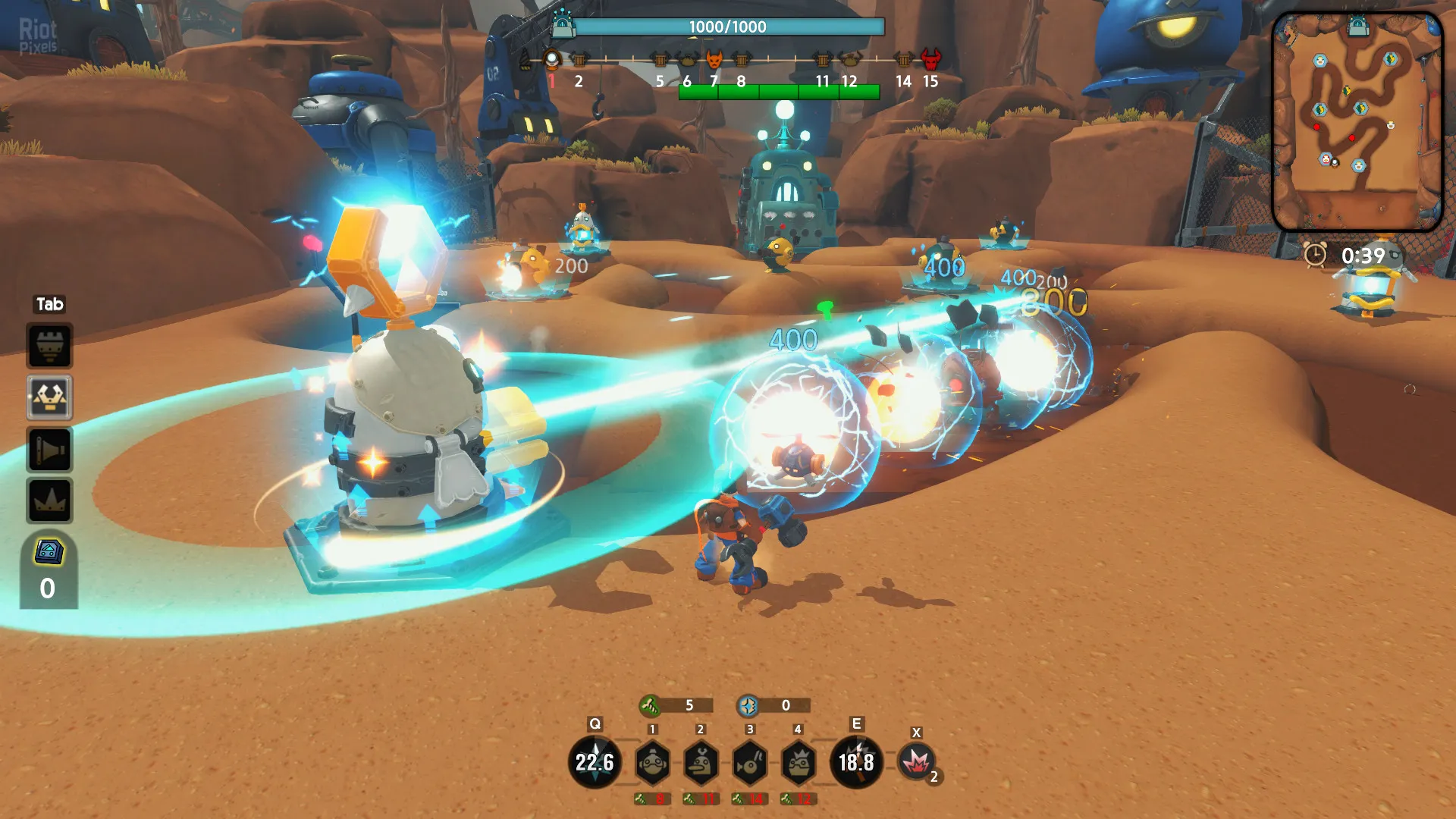Click the blue crystal resource icon
The height and width of the screenshot is (819, 1456).
(748, 706)
